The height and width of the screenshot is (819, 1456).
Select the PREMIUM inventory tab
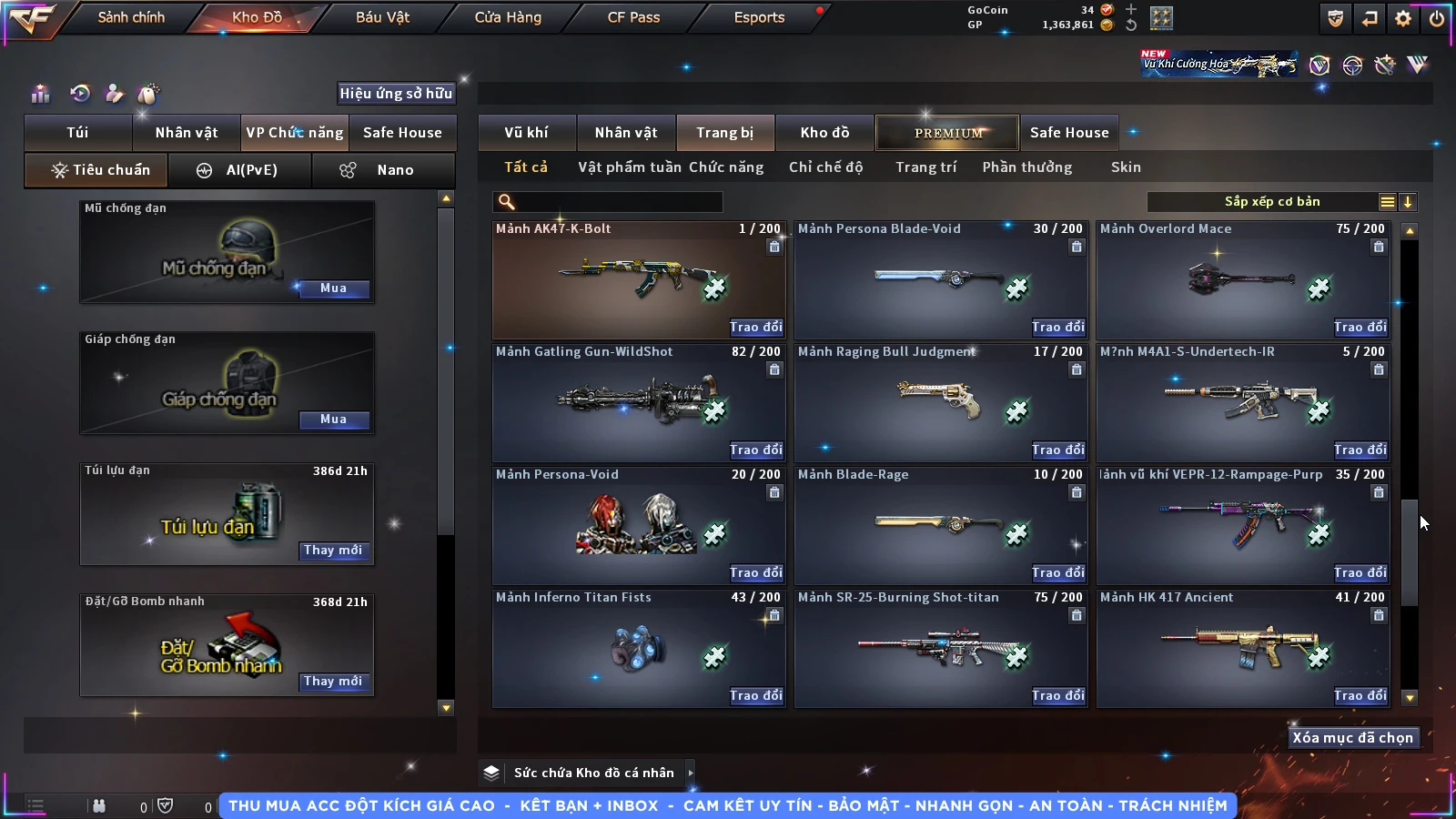point(947,133)
